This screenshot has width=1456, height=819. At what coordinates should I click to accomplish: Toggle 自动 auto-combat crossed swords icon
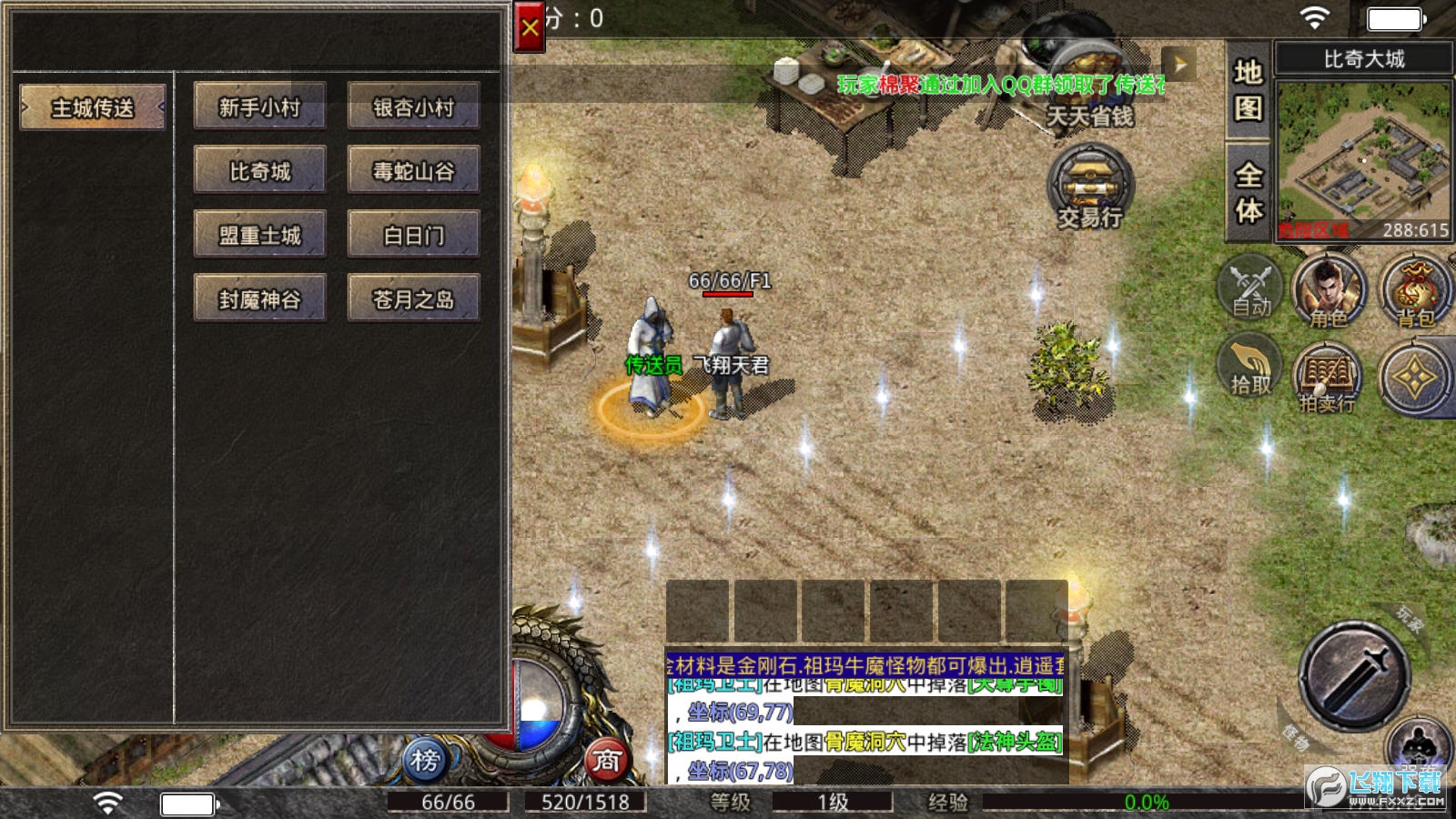(x=1250, y=288)
